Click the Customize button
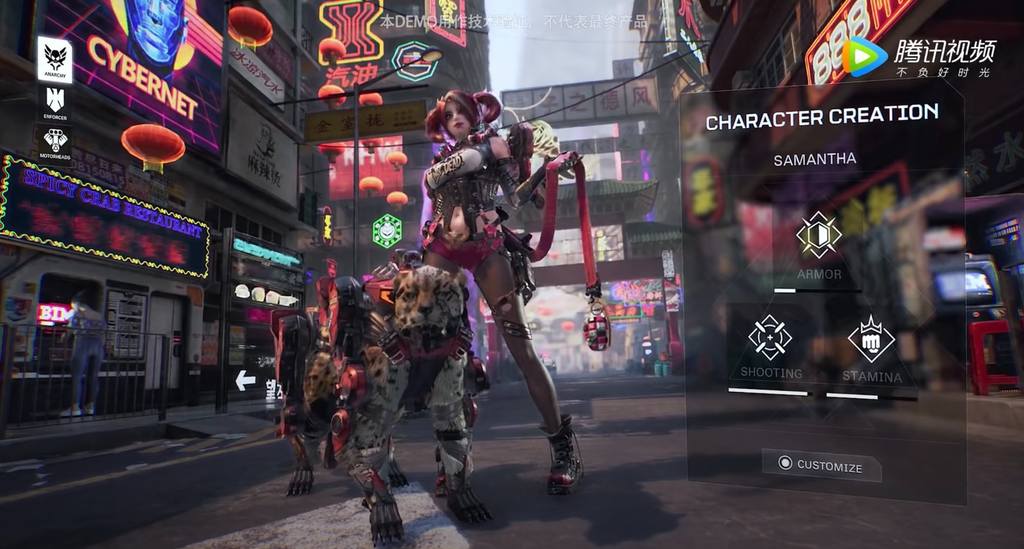Image resolution: width=1024 pixels, height=549 pixels. (820, 465)
